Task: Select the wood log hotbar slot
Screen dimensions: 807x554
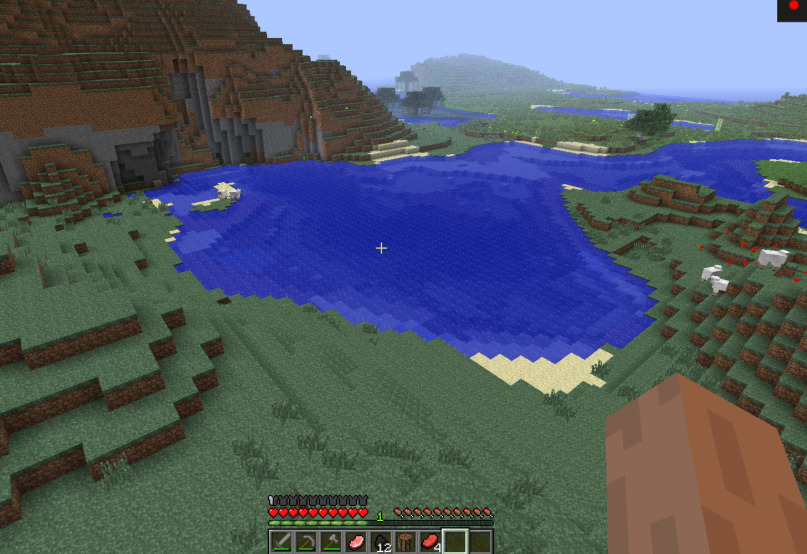Action: click(x=405, y=542)
